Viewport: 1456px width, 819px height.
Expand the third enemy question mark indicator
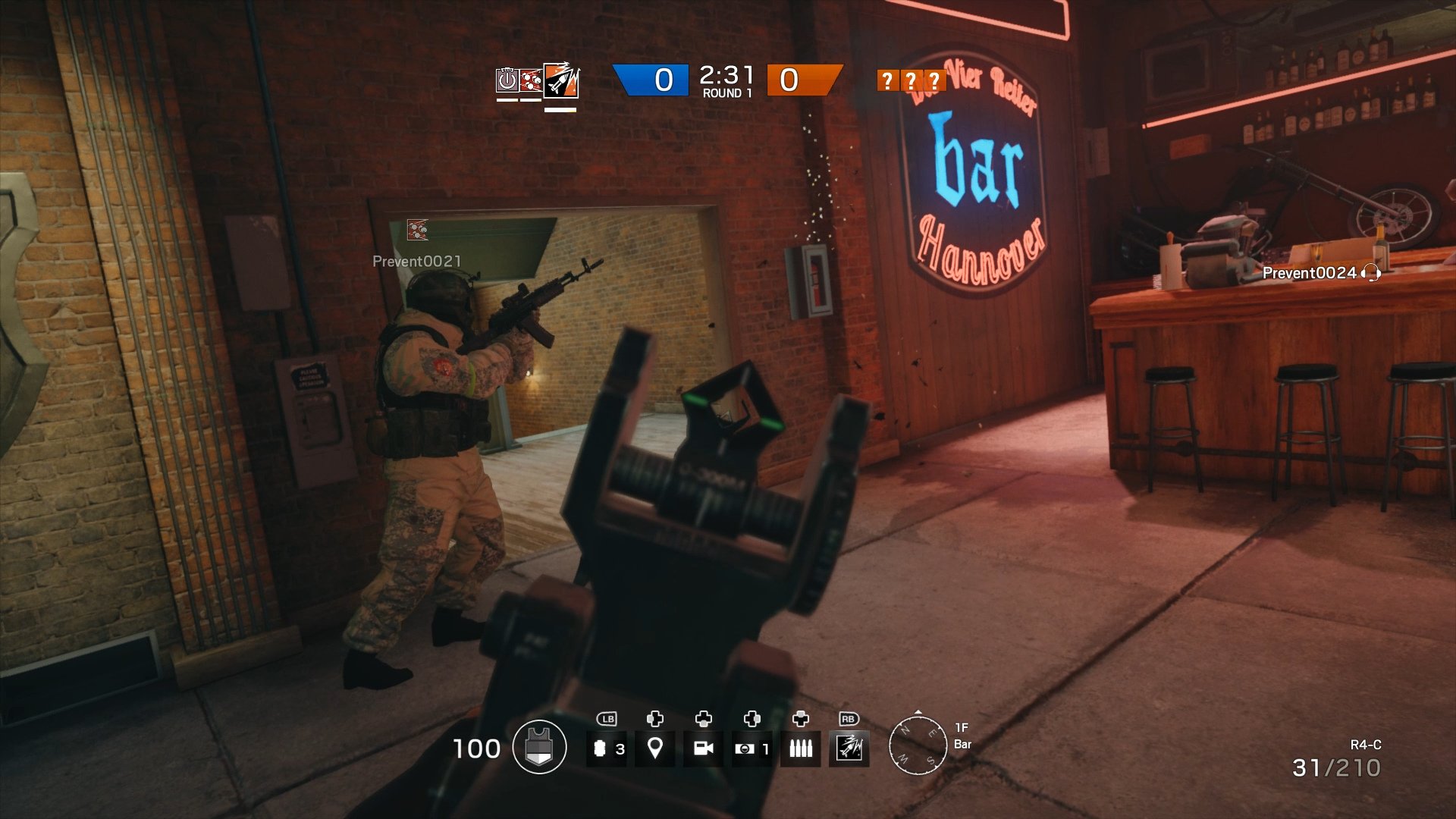coord(934,78)
